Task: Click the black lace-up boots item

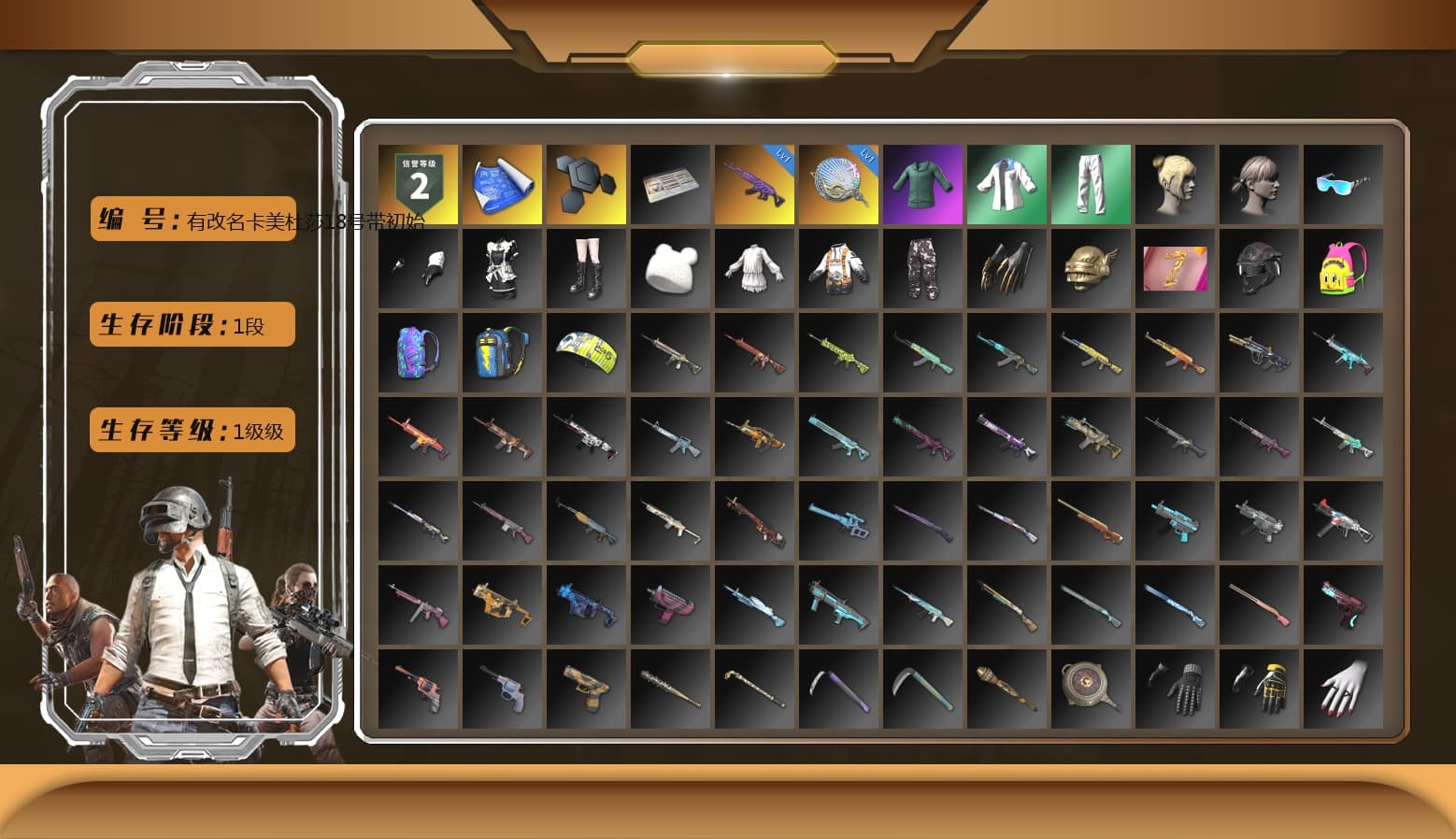Action: [x=586, y=269]
